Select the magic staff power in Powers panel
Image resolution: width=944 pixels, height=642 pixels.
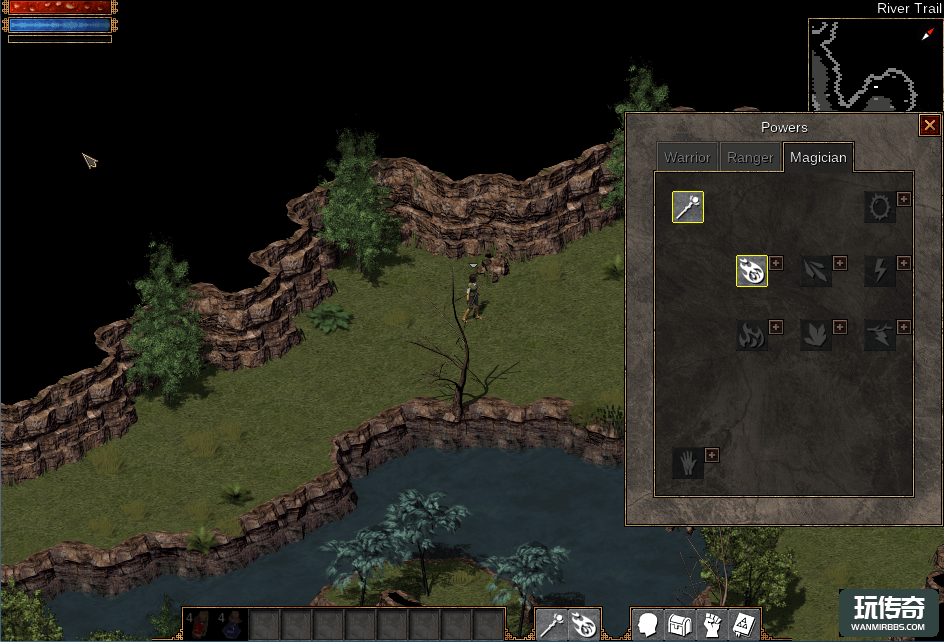click(688, 207)
